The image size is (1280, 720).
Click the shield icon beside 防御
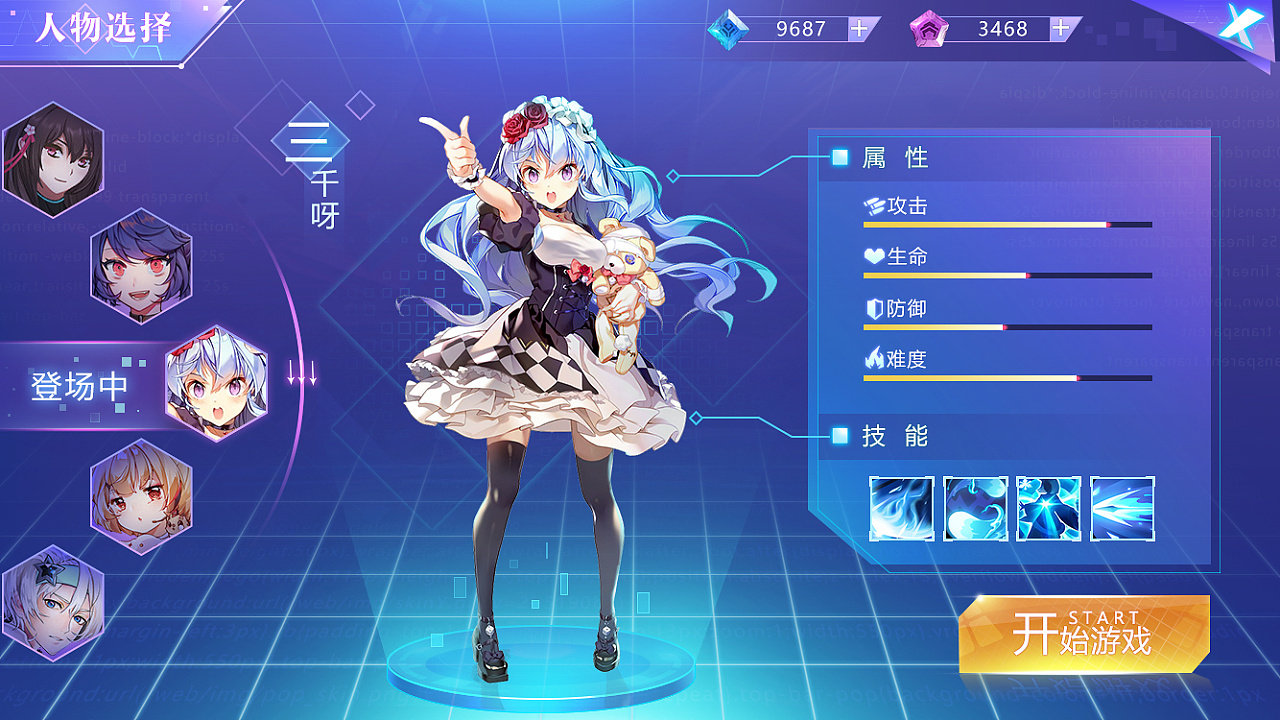point(875,308)
